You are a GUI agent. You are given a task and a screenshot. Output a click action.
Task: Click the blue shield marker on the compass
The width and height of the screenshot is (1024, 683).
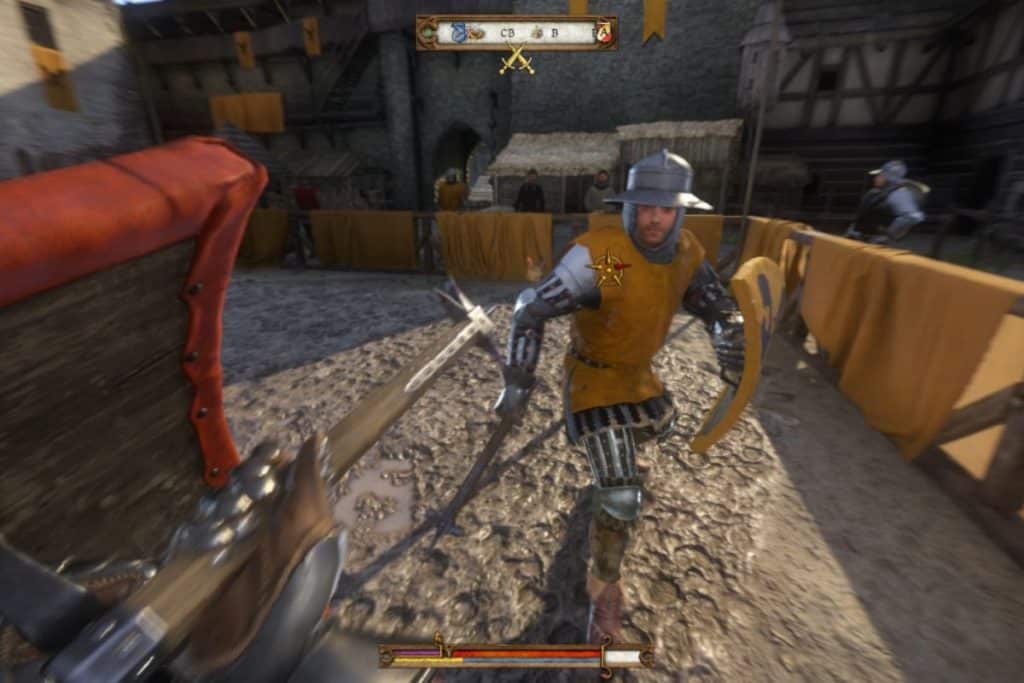tap(459, 32)
